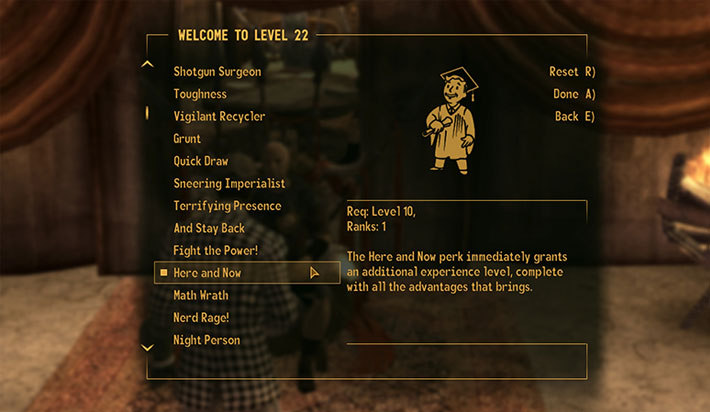This screenshot has height=412, width=710.
Task: Select the Fight the Power! perk
Action: [x=215, y=250]
